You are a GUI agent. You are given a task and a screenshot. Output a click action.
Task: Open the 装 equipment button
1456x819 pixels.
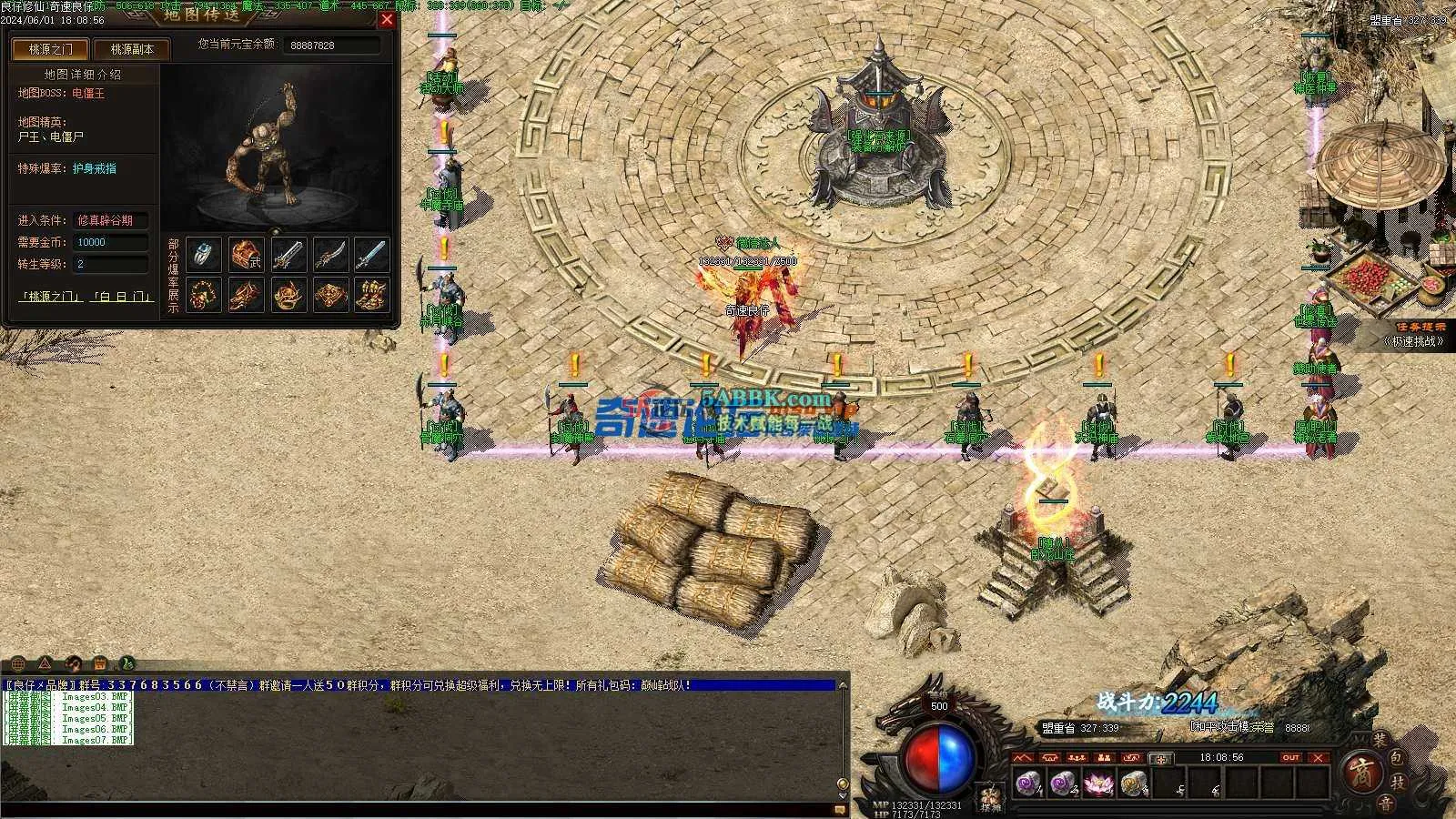tap(1380, 742)
